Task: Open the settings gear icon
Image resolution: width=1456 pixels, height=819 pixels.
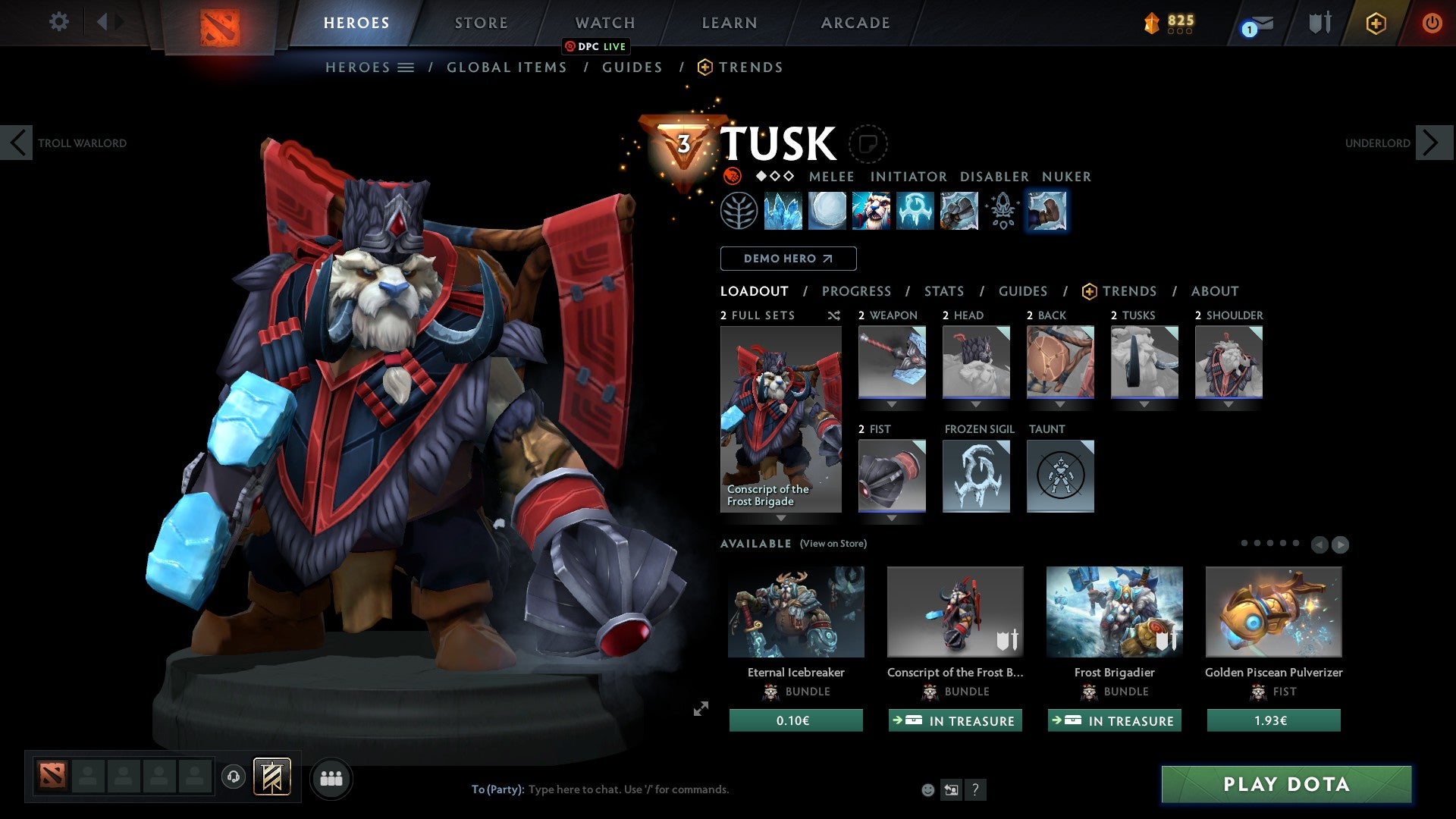Action: point(58,22)
